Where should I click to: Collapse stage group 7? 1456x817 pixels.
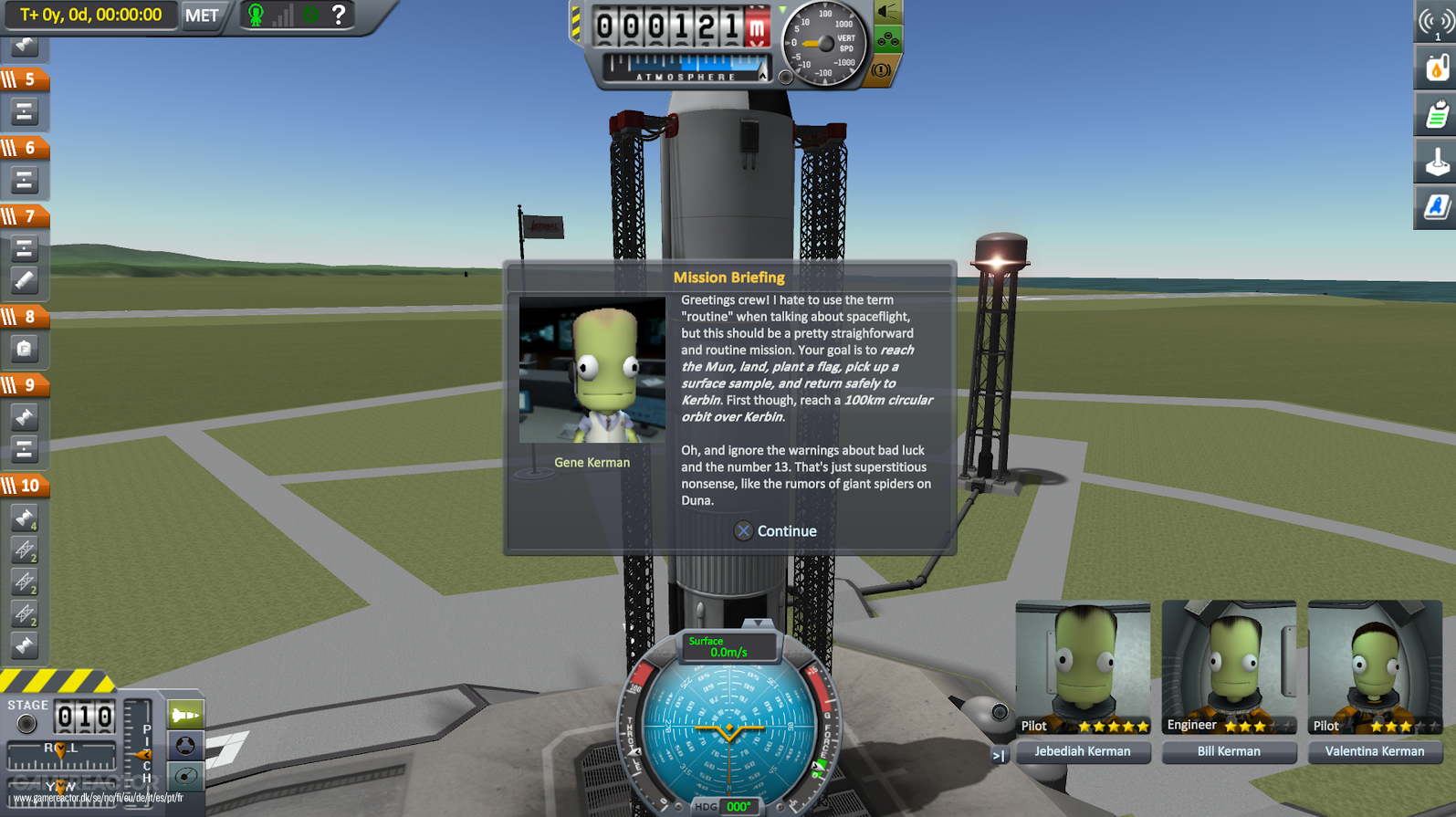(x=27, y=216)
